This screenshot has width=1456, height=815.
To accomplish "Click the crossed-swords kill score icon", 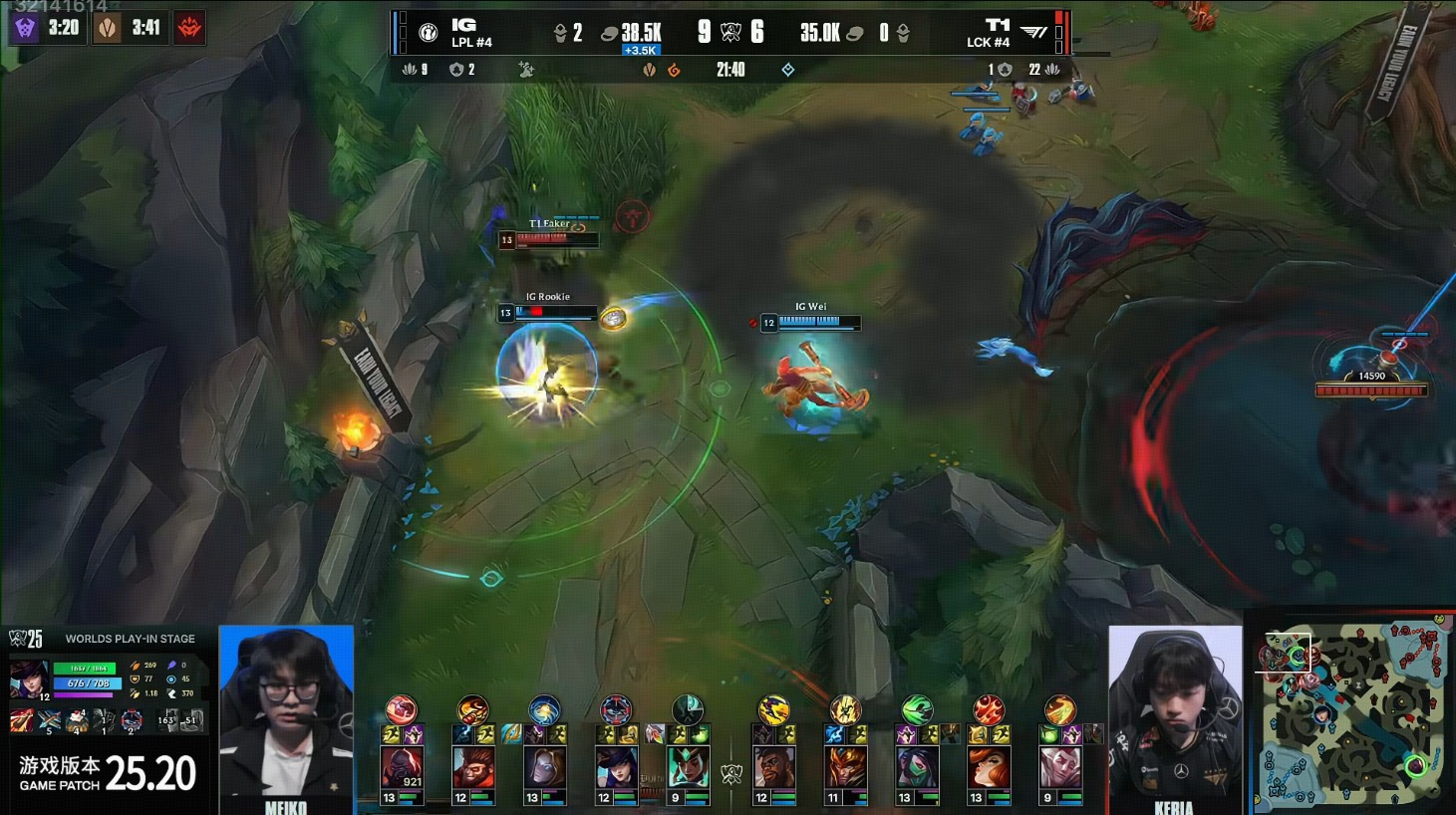I will [x=730, y=33].
